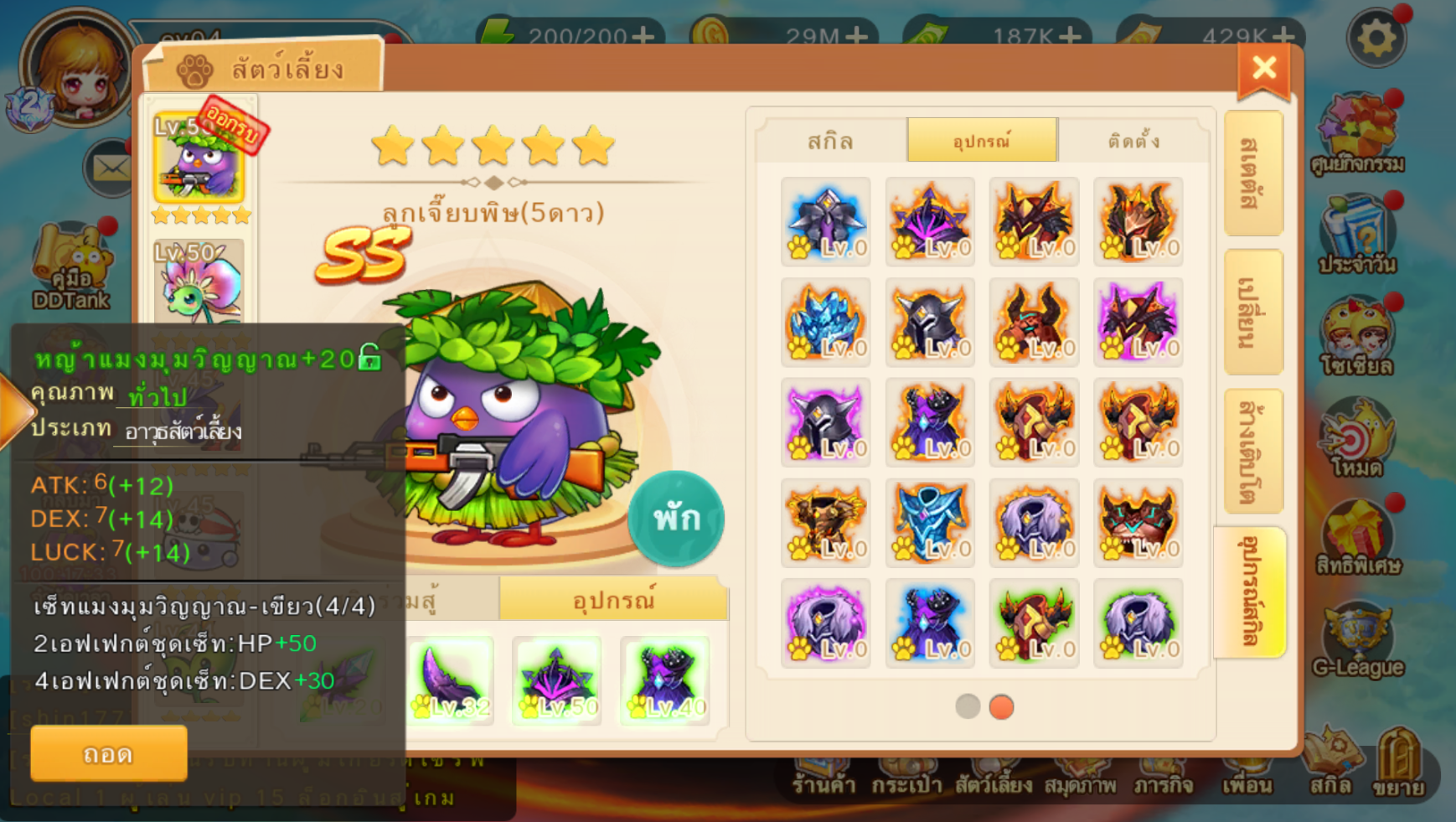
Task: Open the ประจำวัน daily book icon
Action: [x=1357, y=236]
